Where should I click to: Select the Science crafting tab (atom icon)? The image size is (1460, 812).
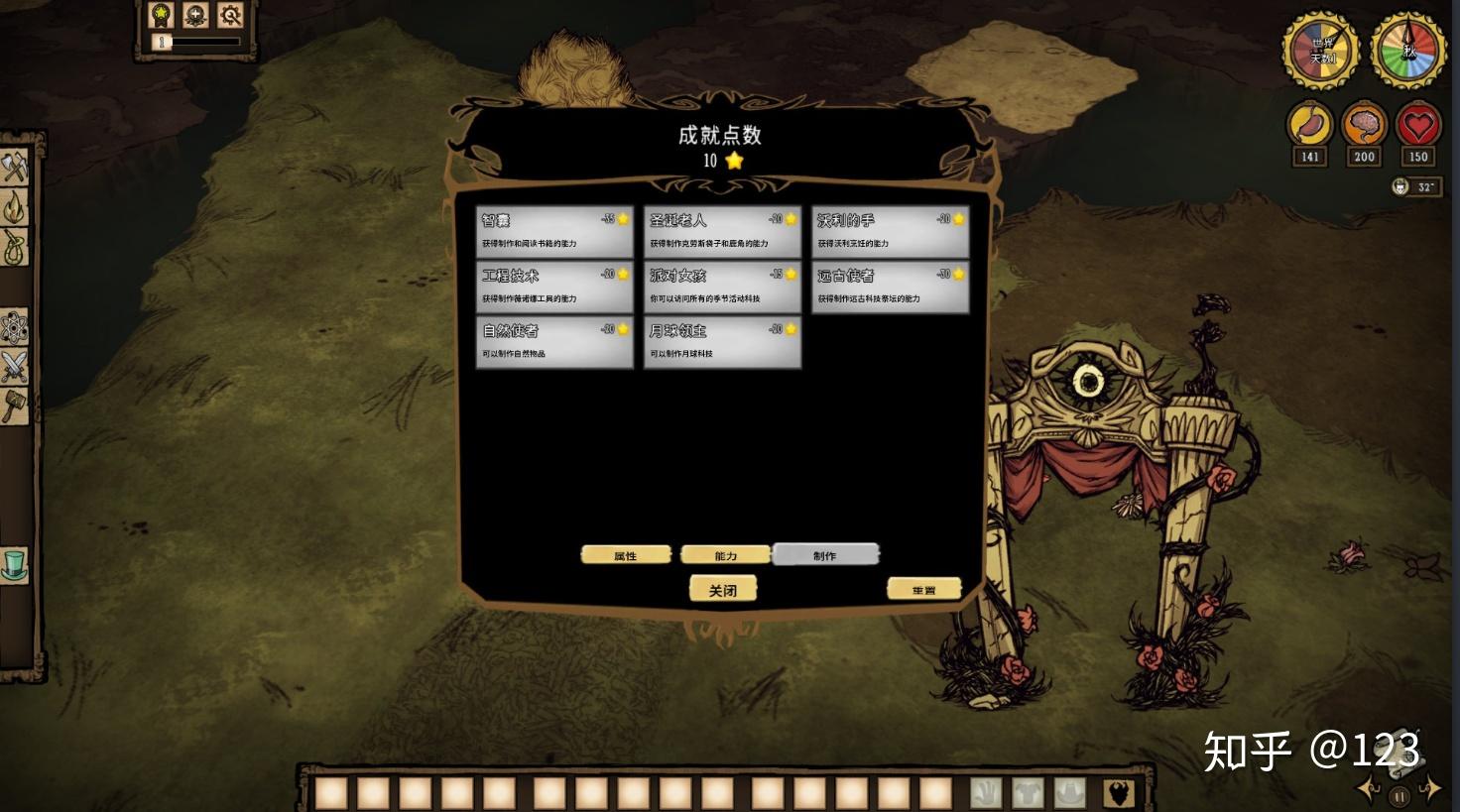[x=15, y=327]
